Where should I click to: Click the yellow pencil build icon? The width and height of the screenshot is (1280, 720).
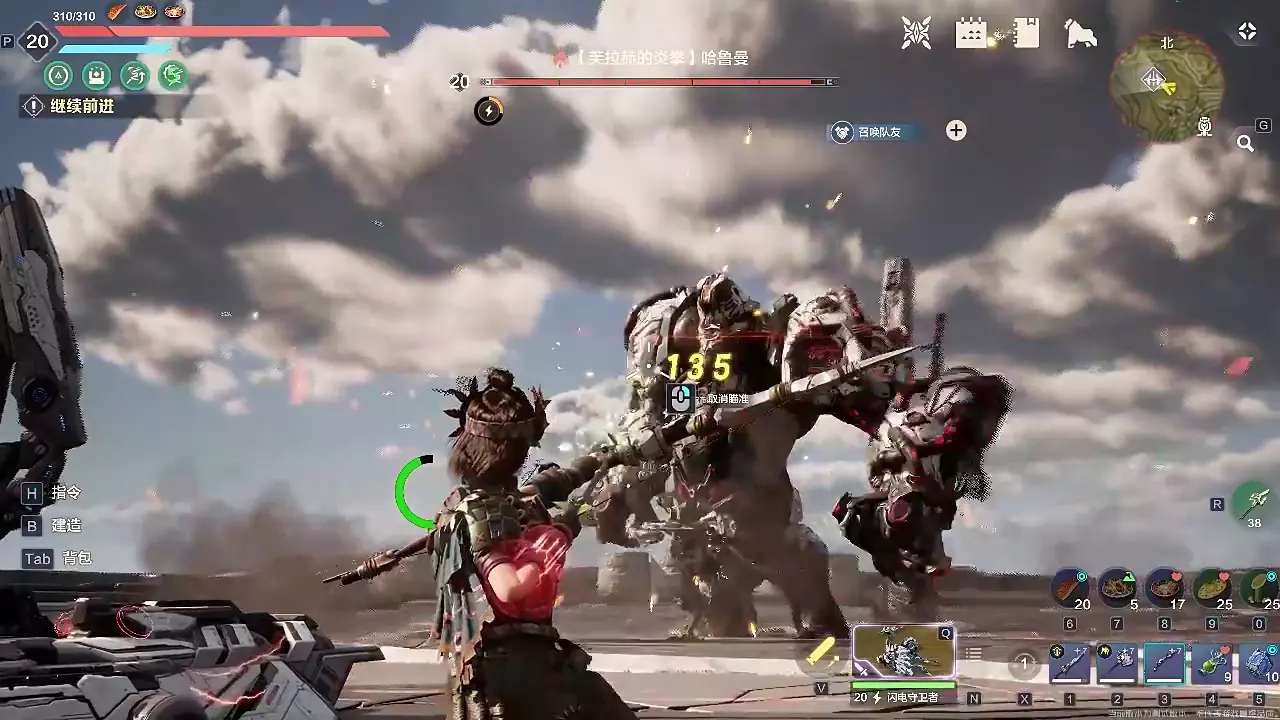coord(822,653)
